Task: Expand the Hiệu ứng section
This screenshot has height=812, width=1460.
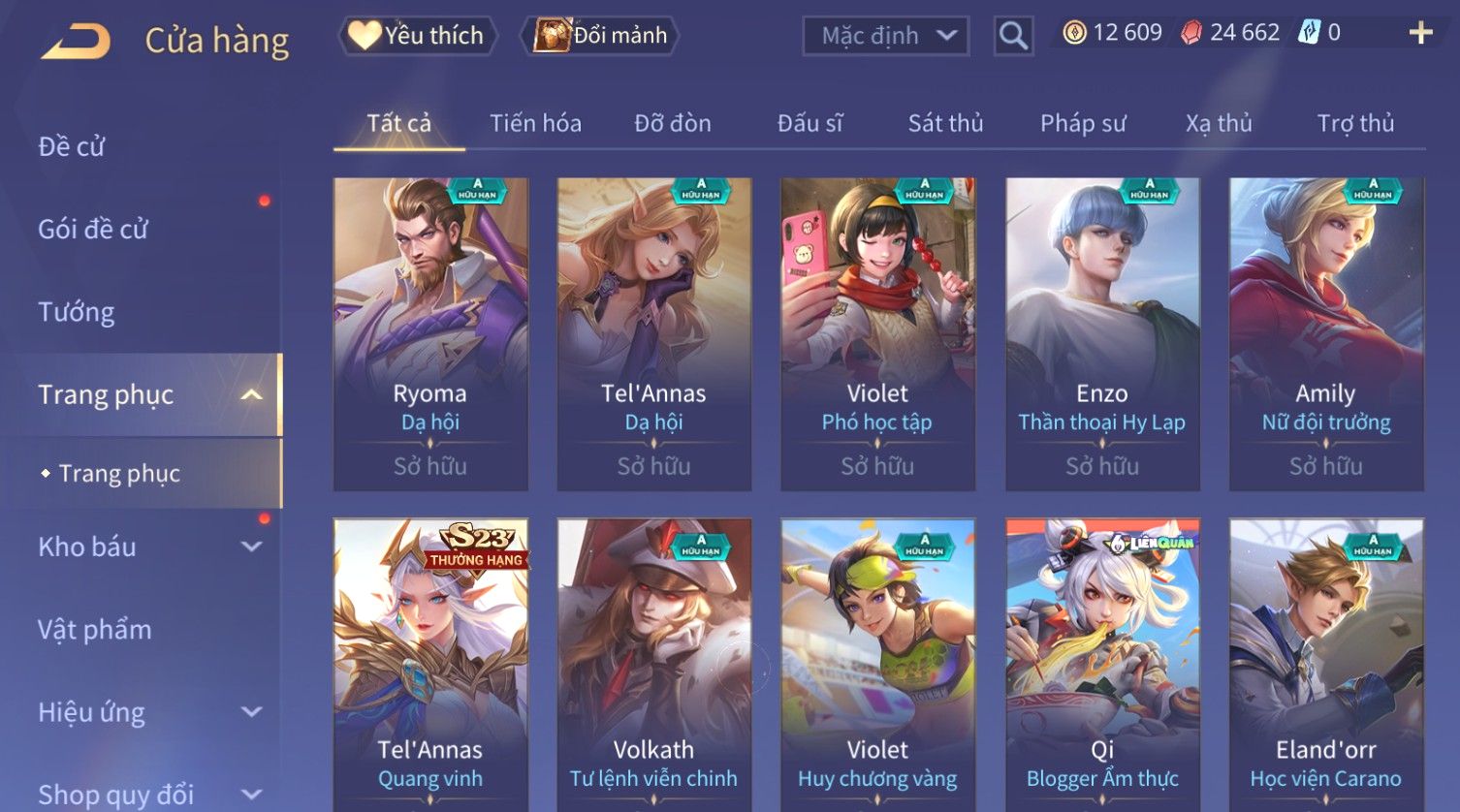Action: pyautogui.click(x=145, y=712)
